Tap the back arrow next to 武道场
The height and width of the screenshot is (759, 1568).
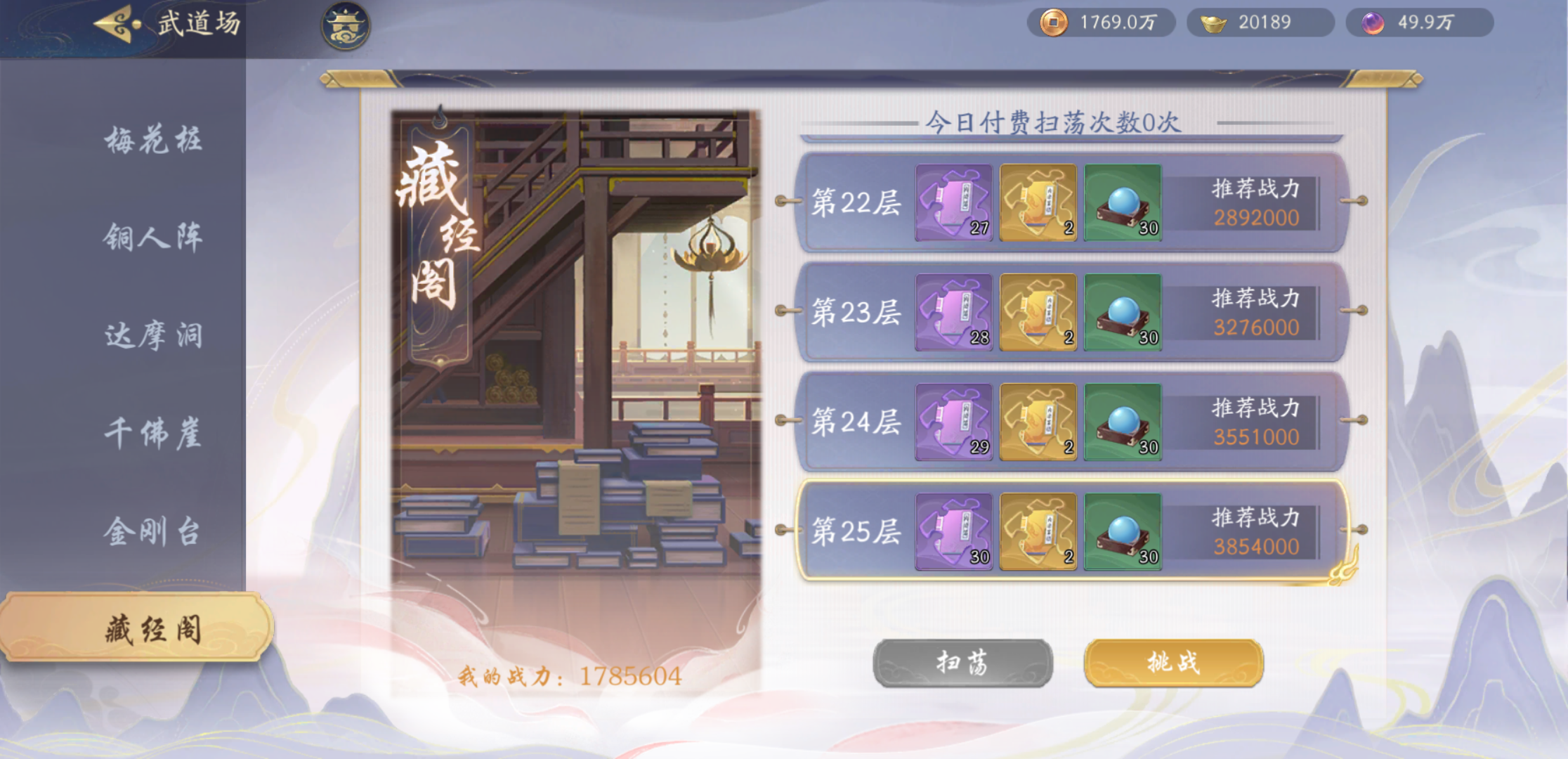pos(115,22)
